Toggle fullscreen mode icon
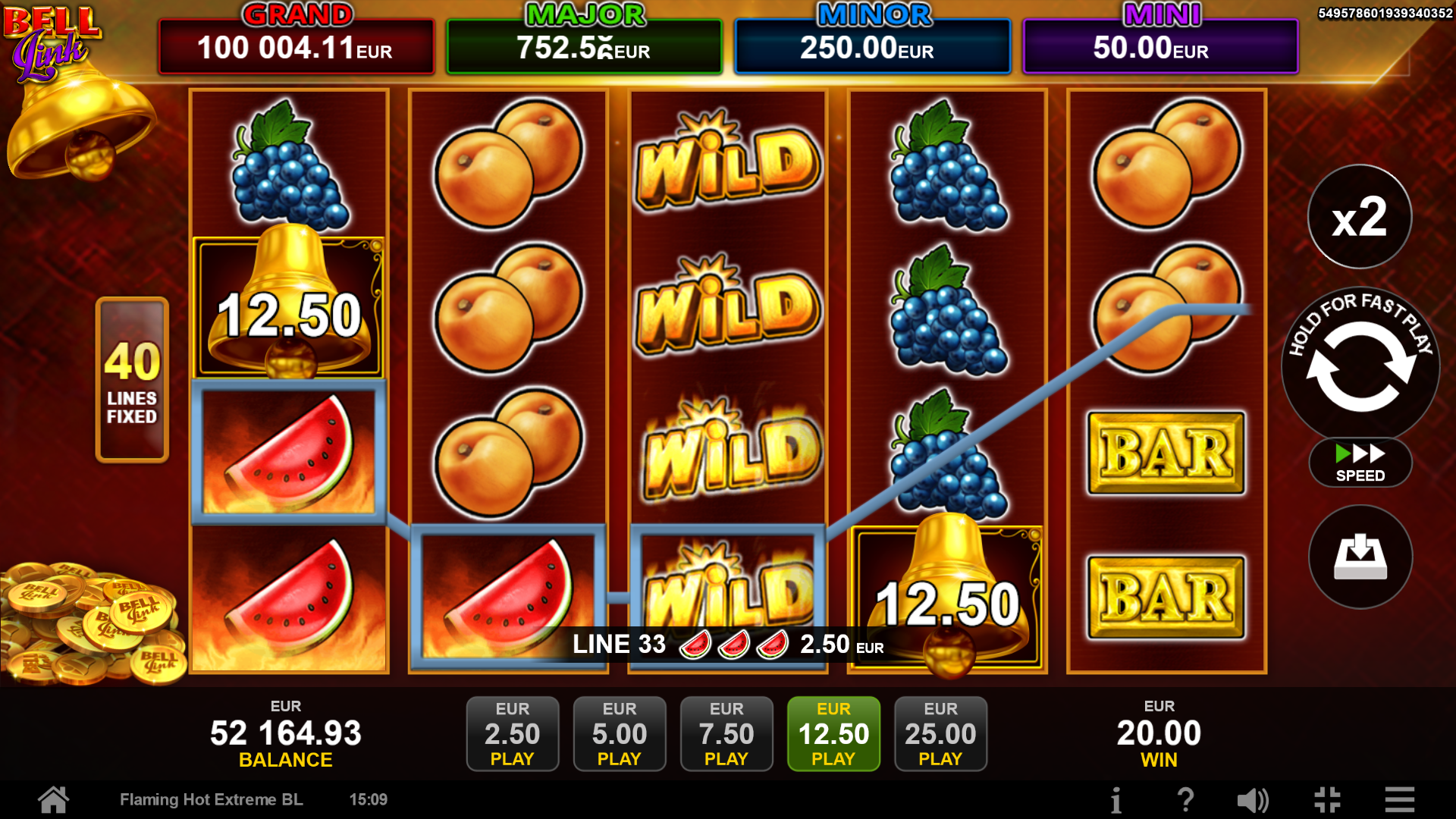Screen dimensions: 1456x819 (x=1327, y=800)
